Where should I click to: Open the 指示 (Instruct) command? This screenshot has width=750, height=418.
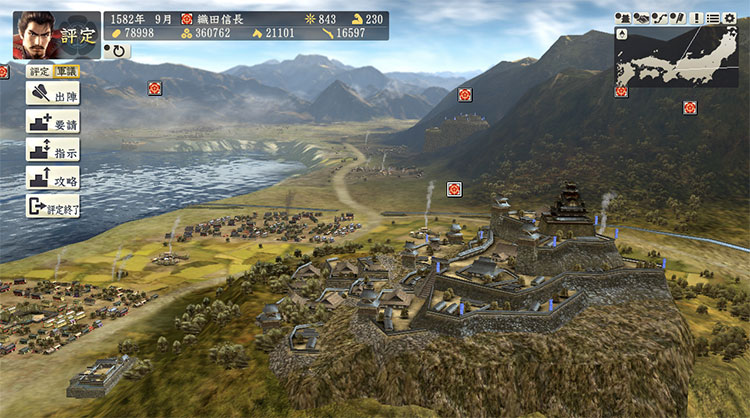(52, 151)
